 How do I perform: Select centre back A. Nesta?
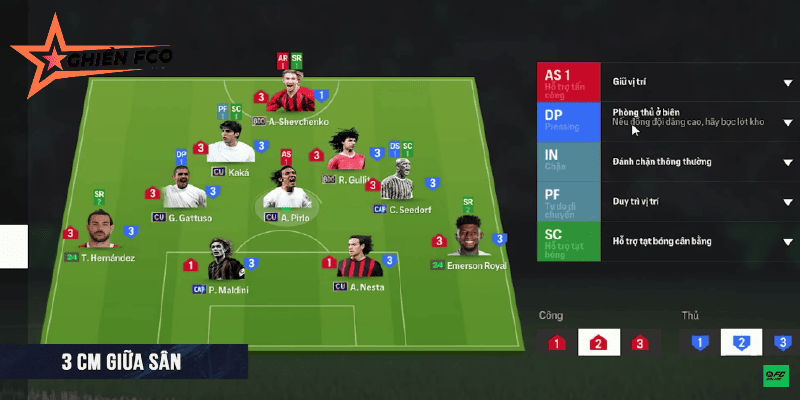354,260
